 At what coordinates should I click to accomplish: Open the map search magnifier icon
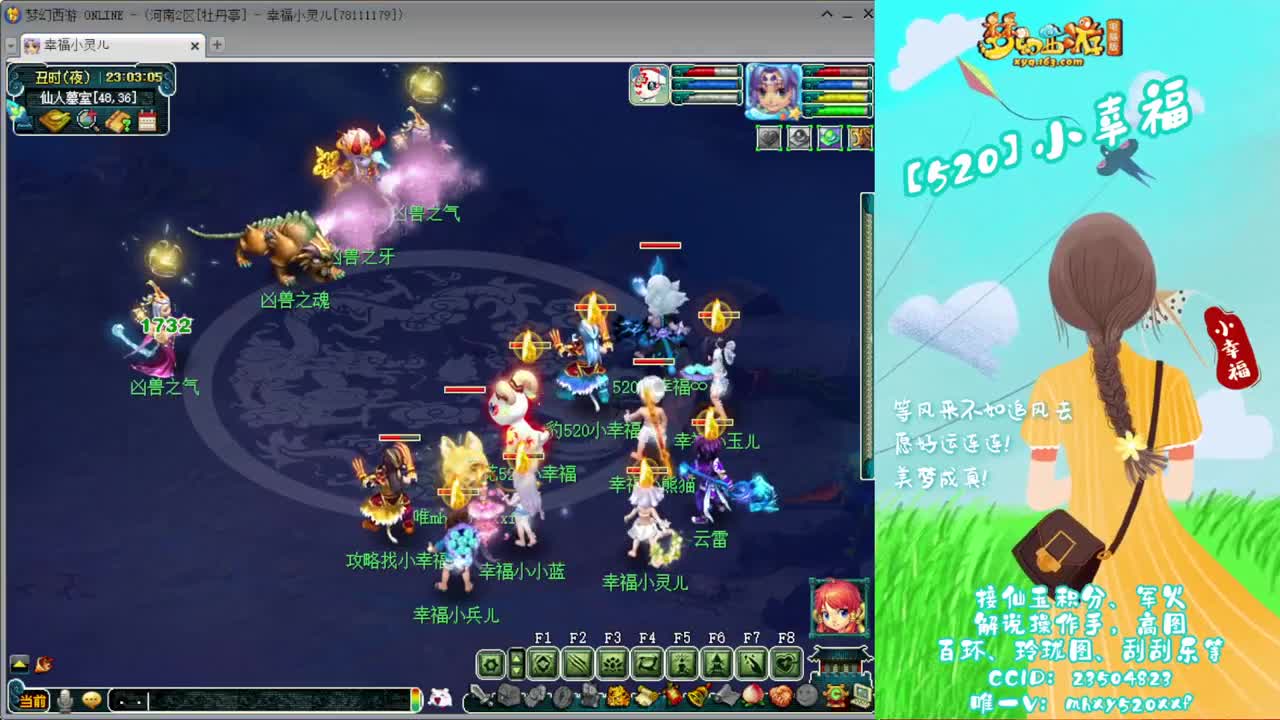86,121
